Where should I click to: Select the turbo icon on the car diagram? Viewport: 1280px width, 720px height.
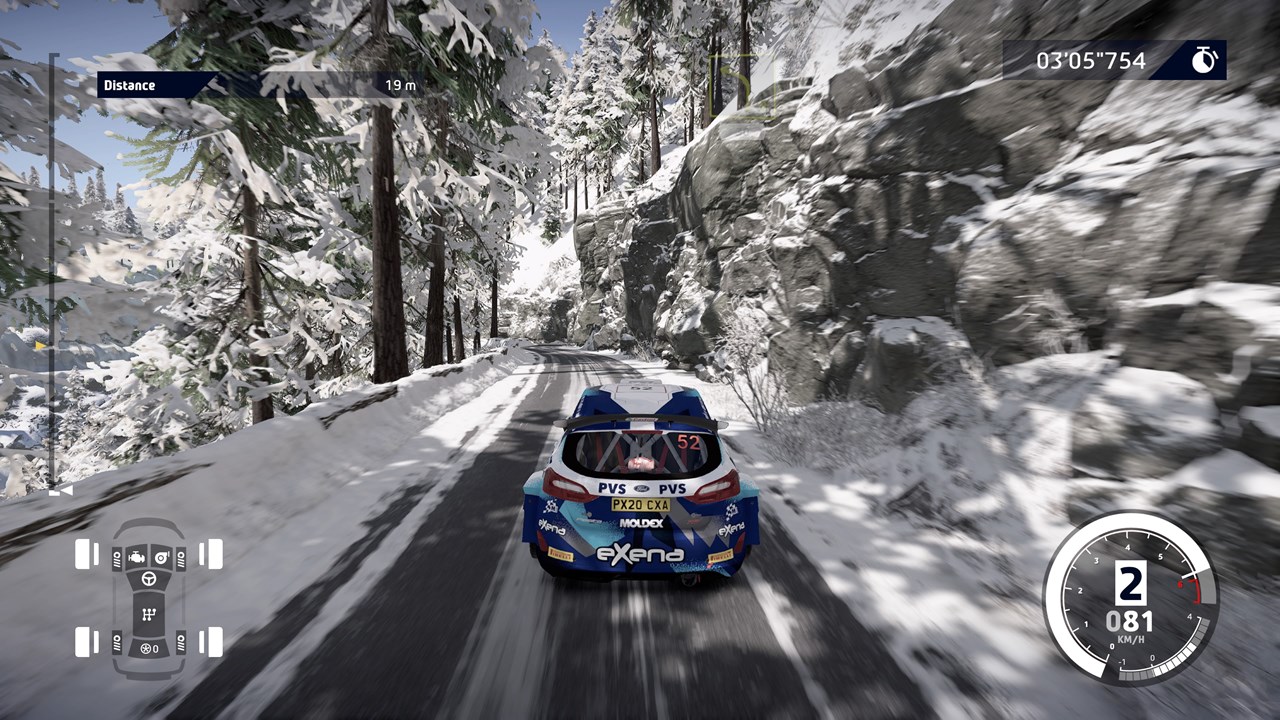pos(161,556)
